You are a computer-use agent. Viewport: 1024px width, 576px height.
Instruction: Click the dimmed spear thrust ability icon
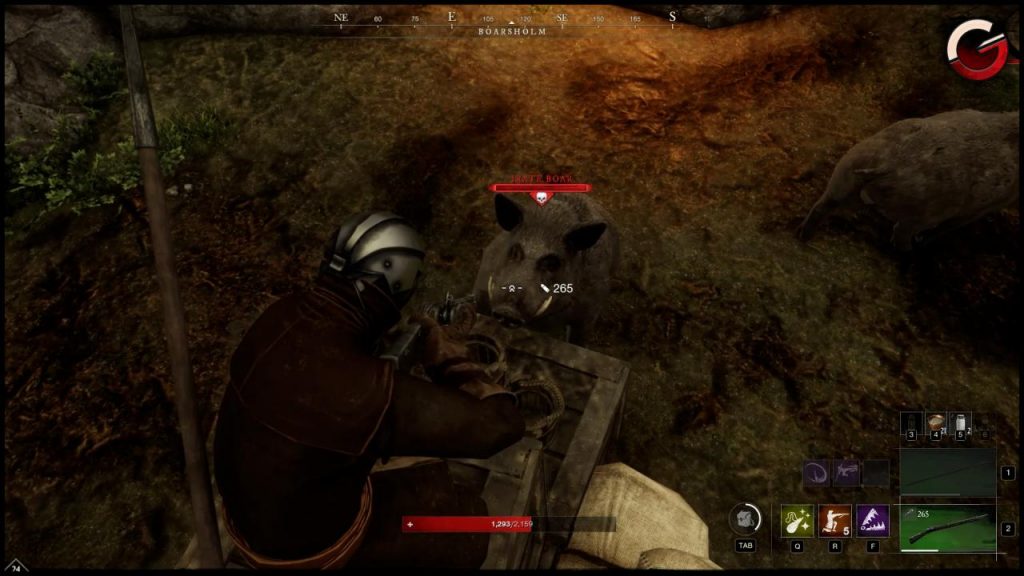click(846, 473)
